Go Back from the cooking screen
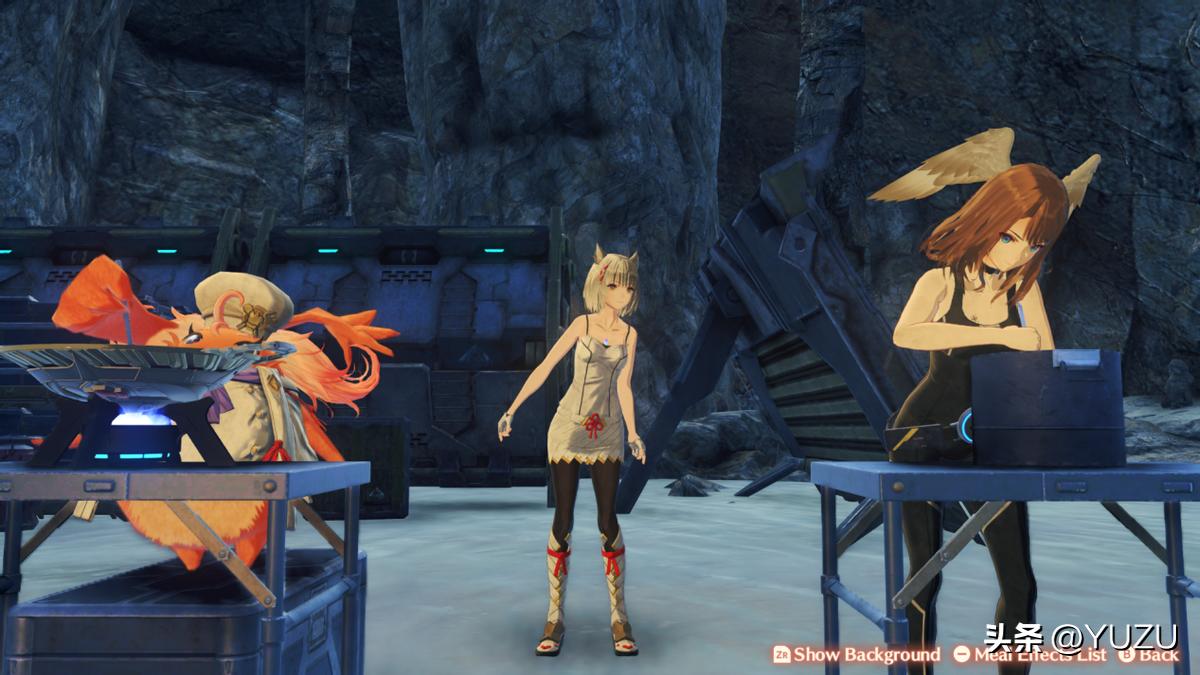The height and width of the screenshot is (675, 1200). (x=1150, y=655)
